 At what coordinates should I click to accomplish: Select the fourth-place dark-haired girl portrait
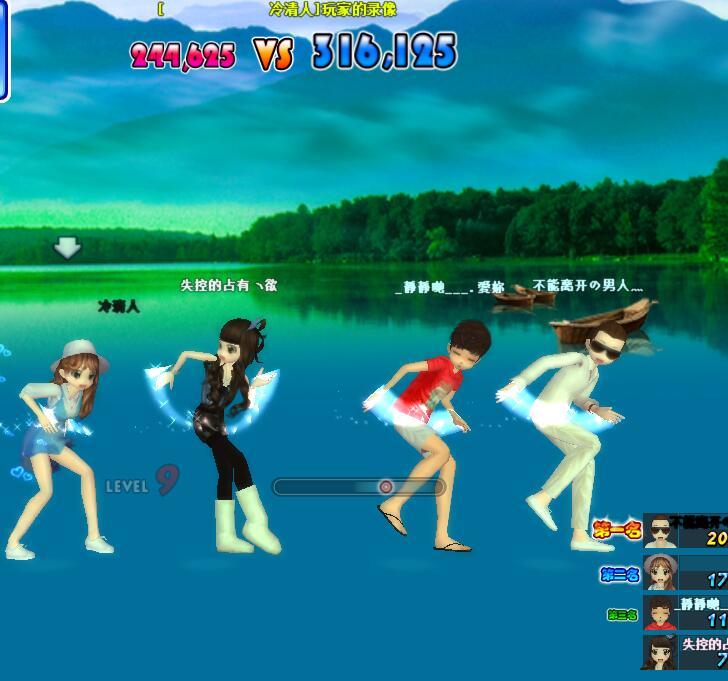(660, 651)
